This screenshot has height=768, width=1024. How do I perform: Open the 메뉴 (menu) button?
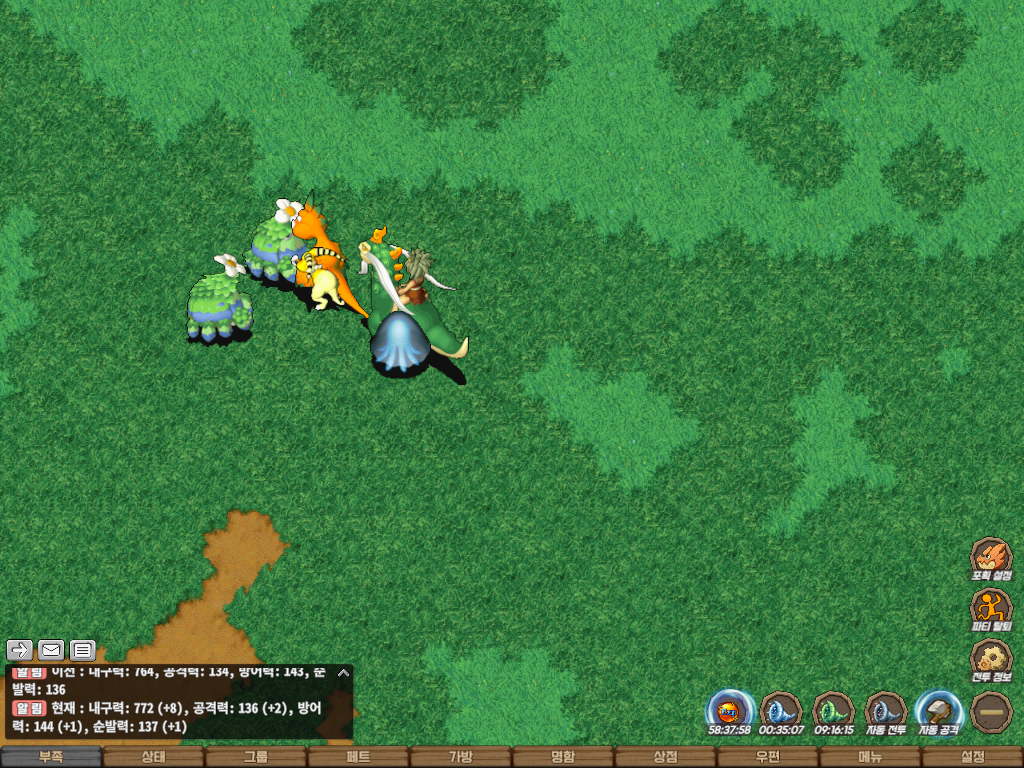[870, 757]
